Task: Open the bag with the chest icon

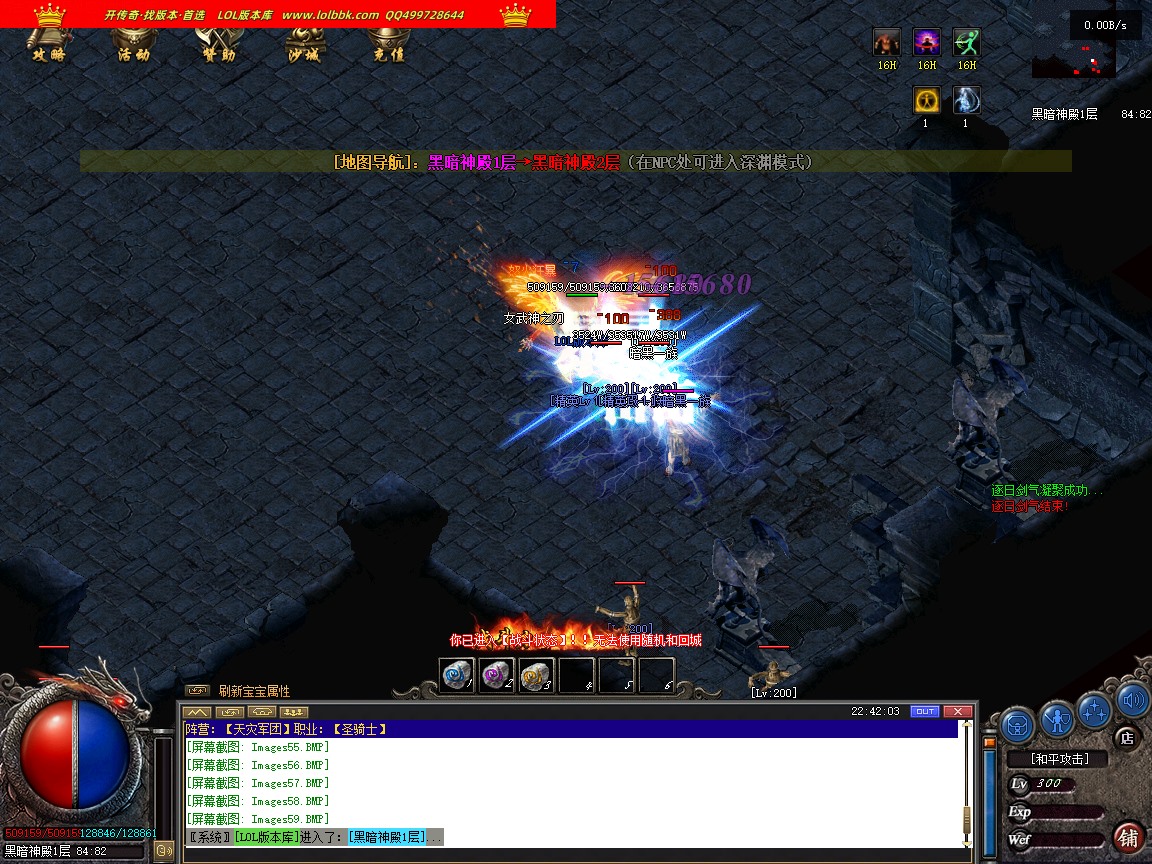Action: tap(1017, 722)
